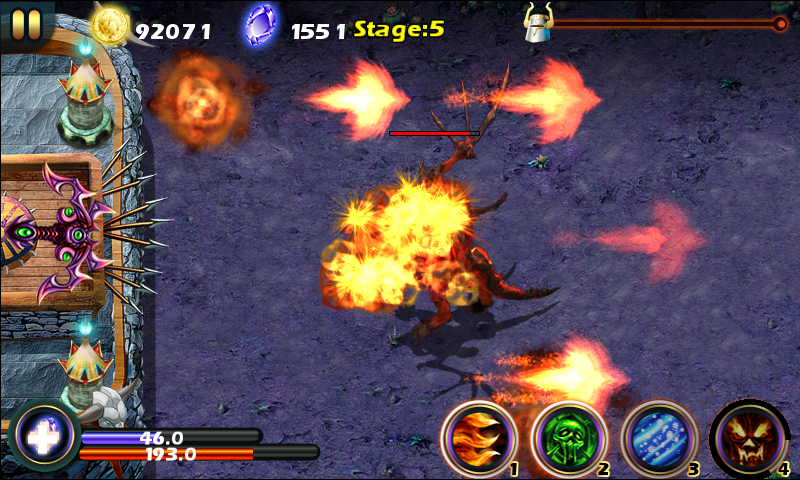The height and width of the screenshot is (480, 800).
Task: Cast the green skull poison skill
Action: [x=568, y=437]
